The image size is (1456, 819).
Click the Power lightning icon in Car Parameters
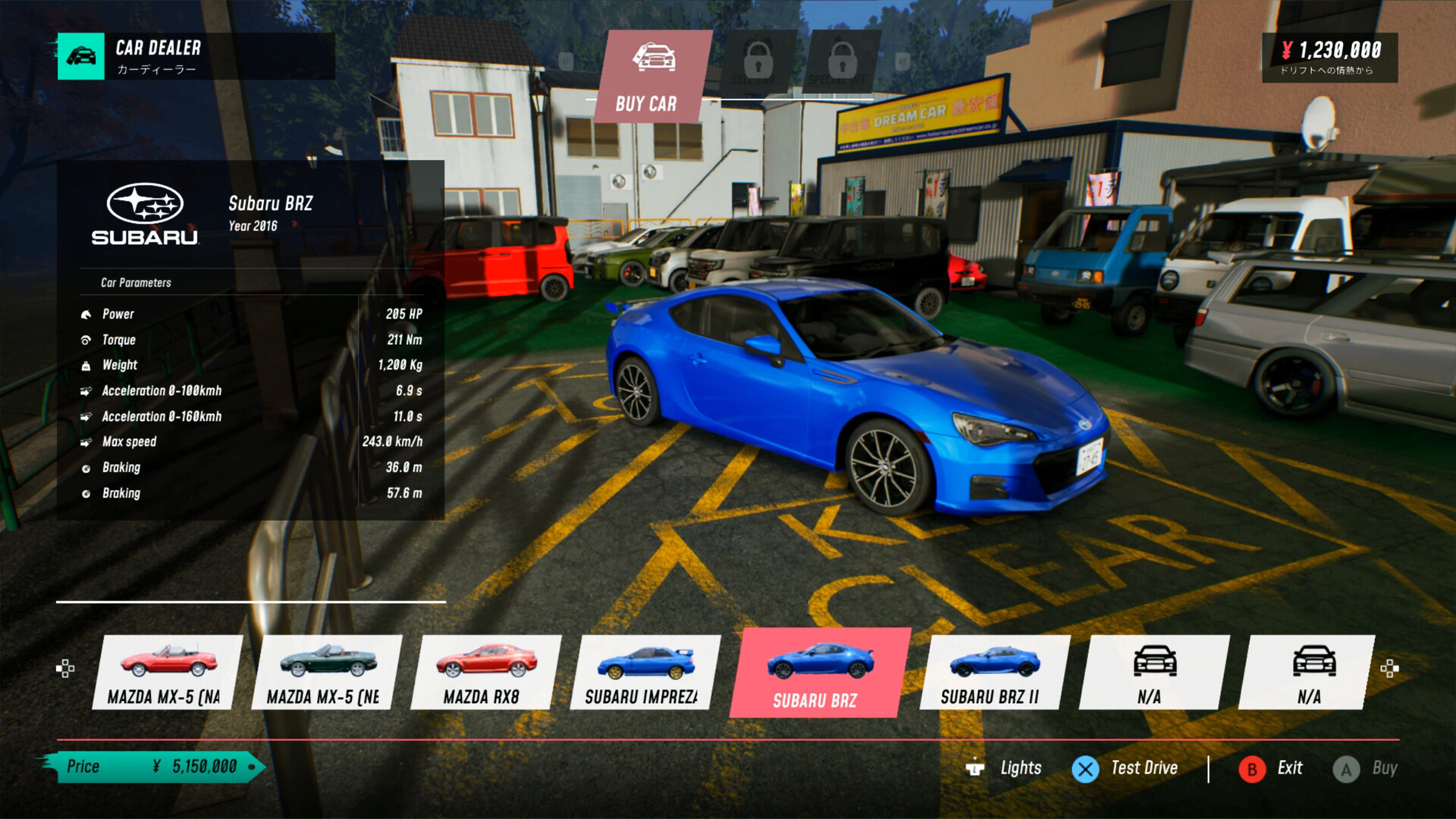coord(87,314)
